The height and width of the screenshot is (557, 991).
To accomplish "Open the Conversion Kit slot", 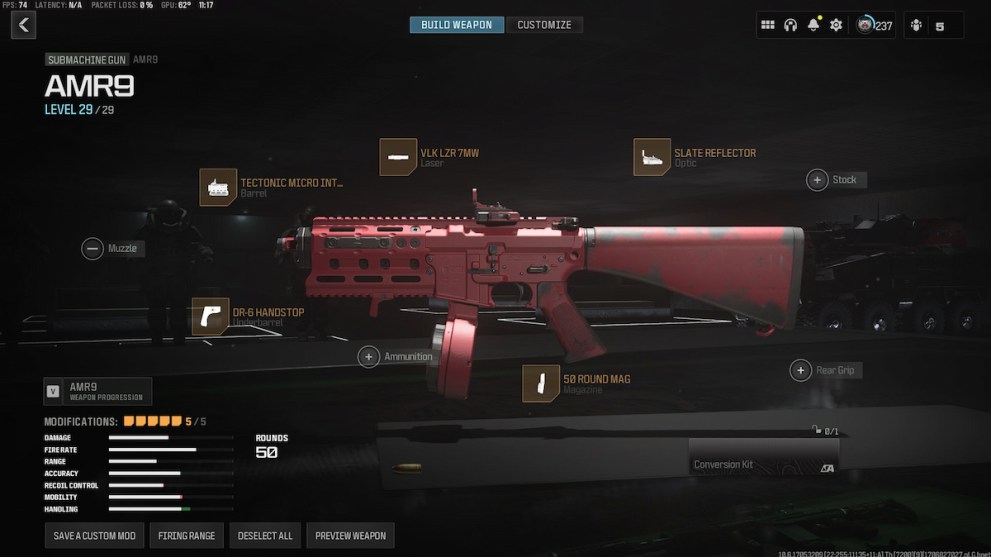I will click(762, 456).
